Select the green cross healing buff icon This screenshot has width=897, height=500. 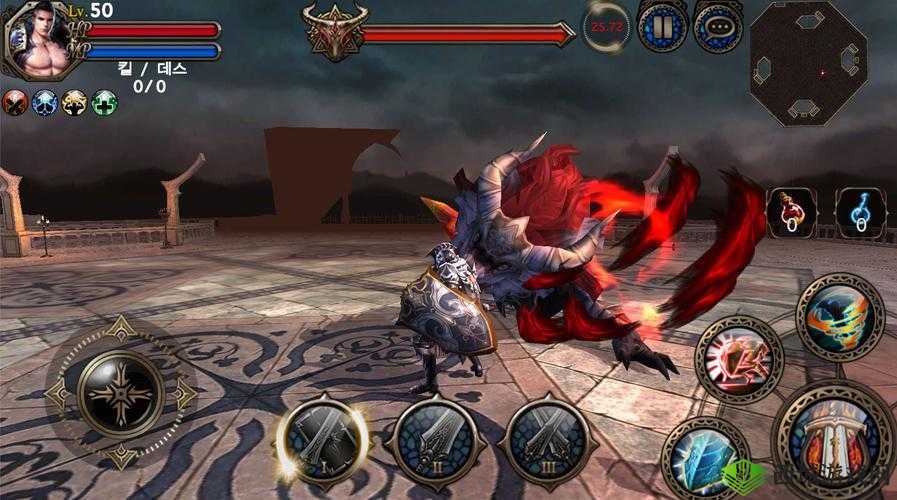tap(105, 102)
